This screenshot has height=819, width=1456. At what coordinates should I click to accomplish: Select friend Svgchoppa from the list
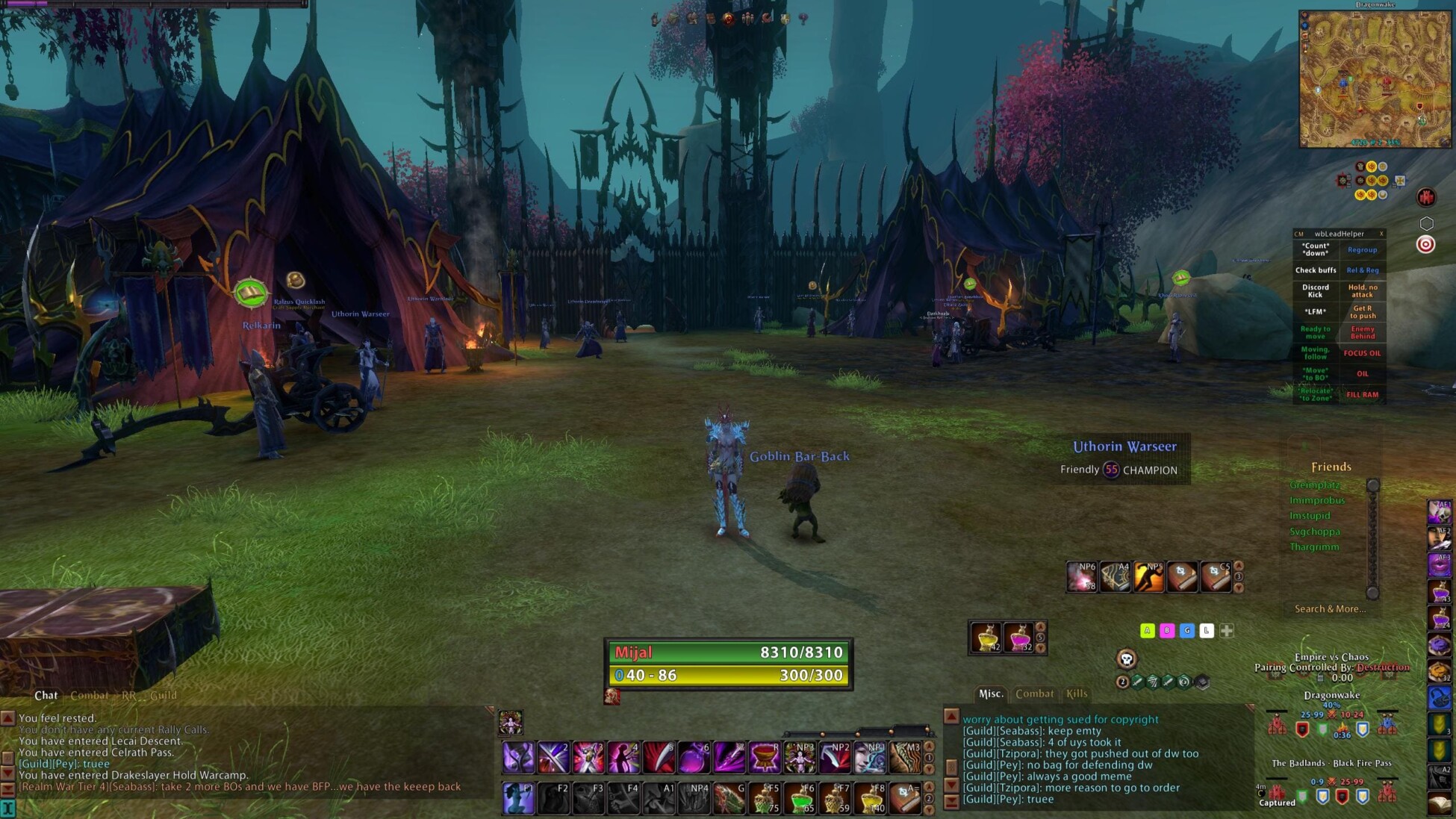tap(1314, 532)
